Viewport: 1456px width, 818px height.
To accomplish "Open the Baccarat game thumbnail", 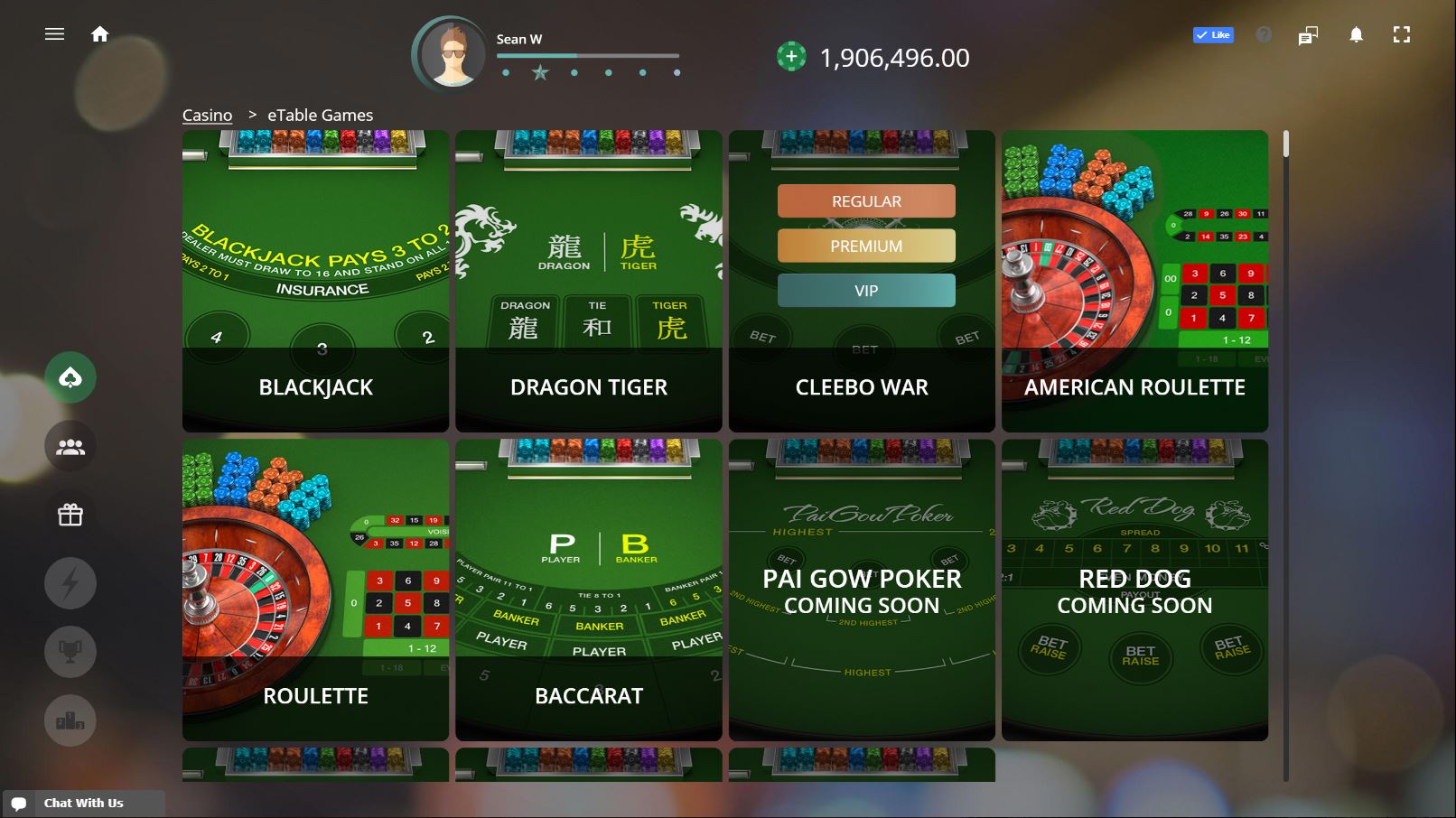I will [588, 587].
